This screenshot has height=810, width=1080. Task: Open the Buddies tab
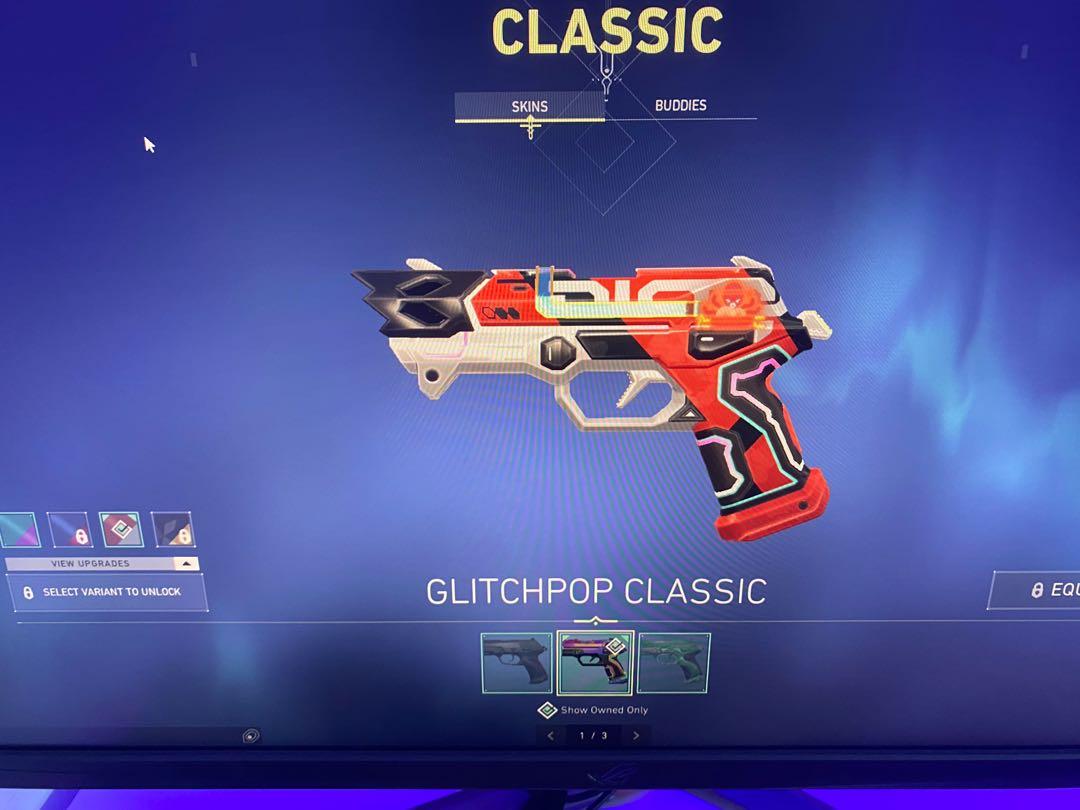680,105
